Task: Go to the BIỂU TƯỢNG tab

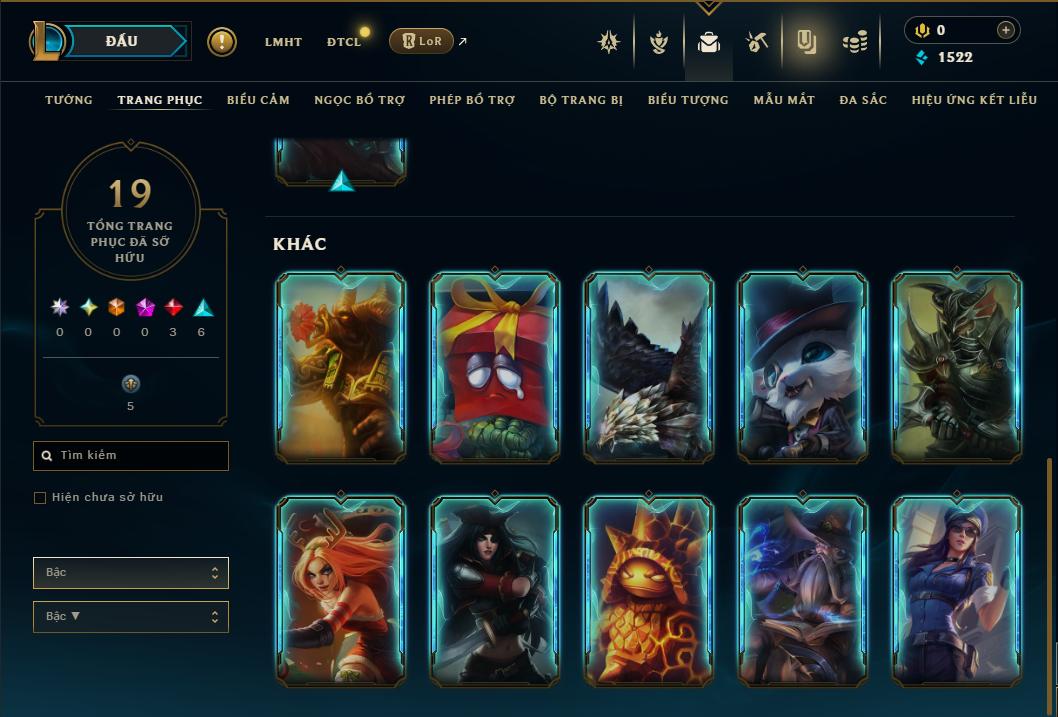Action: [688, 100]
